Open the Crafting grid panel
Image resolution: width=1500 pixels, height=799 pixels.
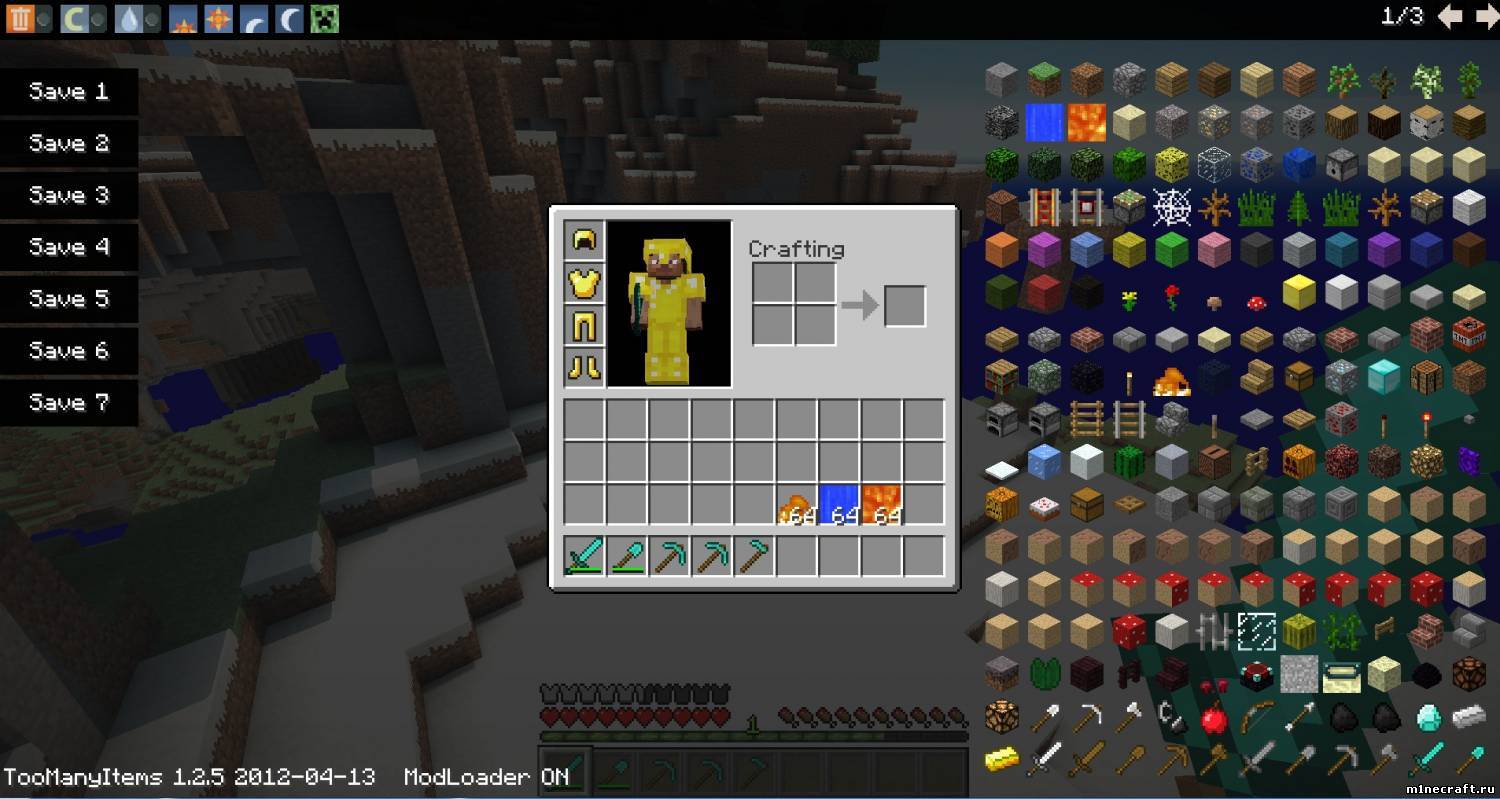(x=793, y=303)
